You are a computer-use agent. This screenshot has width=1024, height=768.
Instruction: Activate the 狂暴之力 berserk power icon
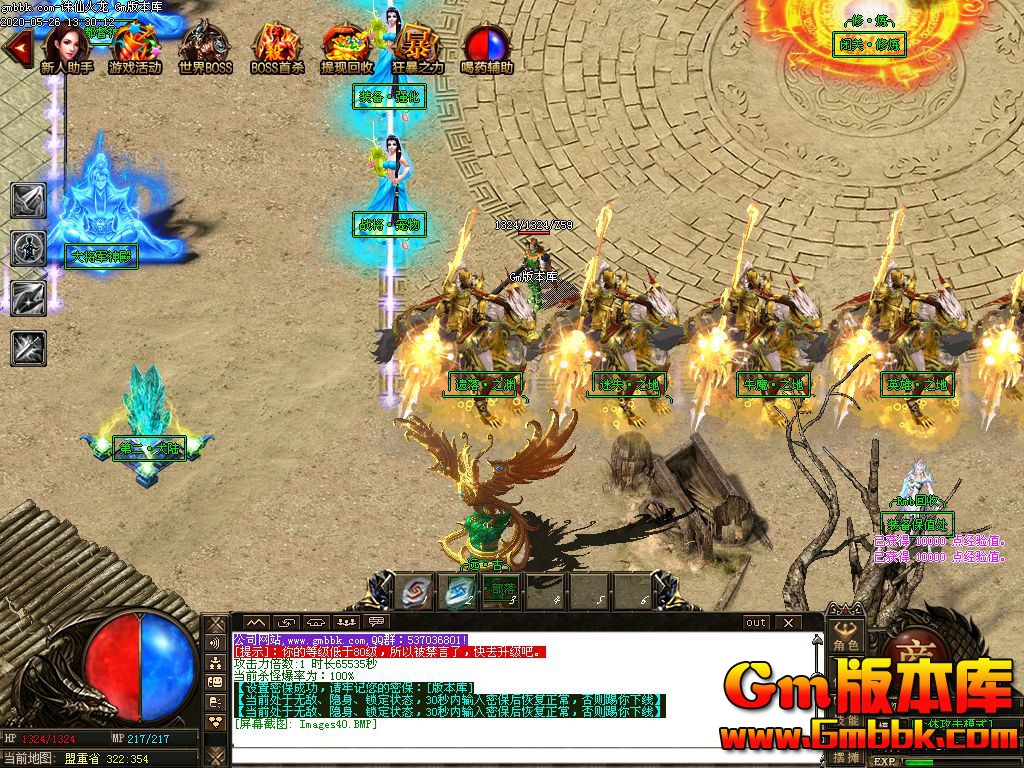(416, 48)
